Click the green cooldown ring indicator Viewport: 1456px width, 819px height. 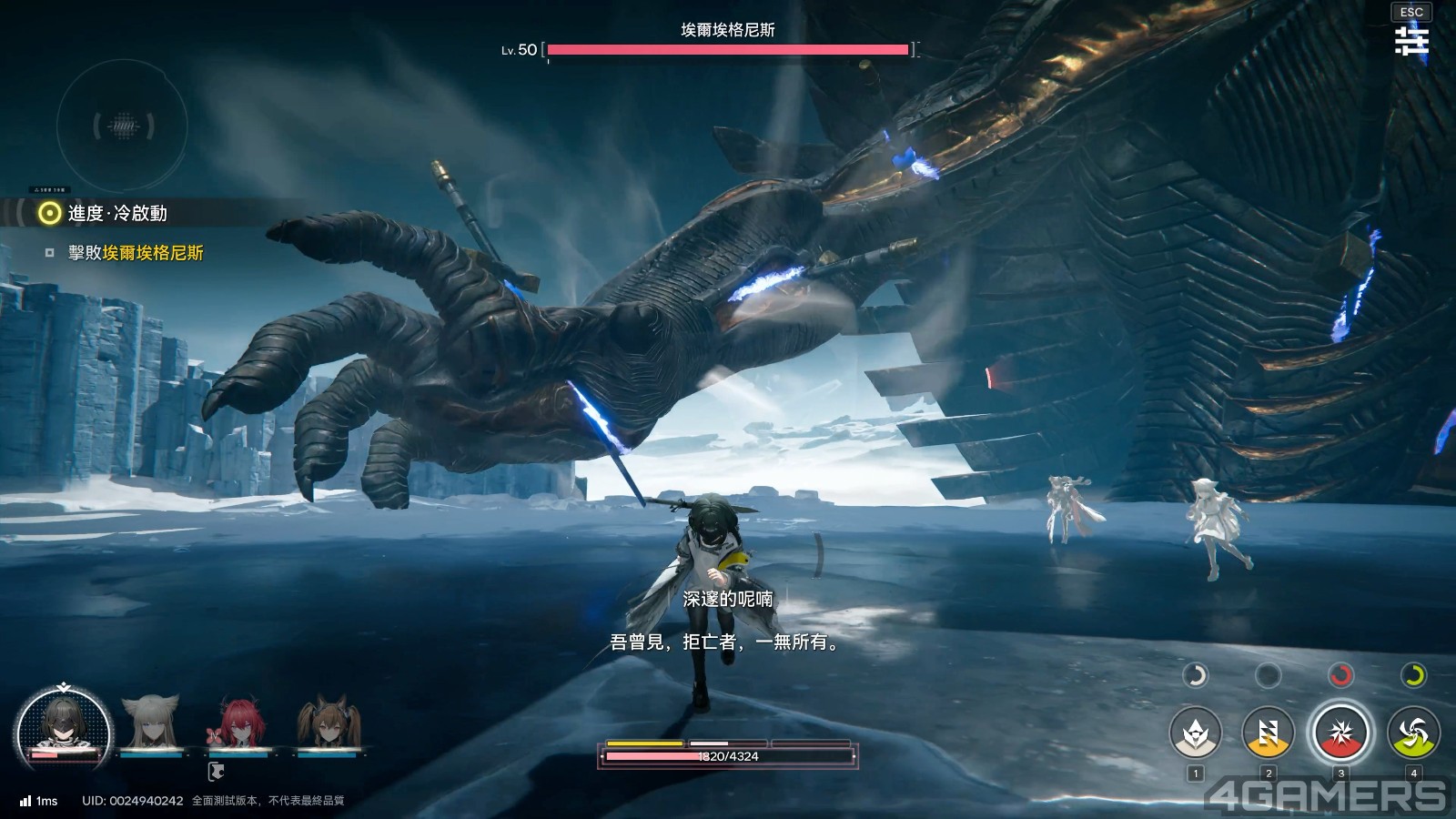pos(1413,675)
